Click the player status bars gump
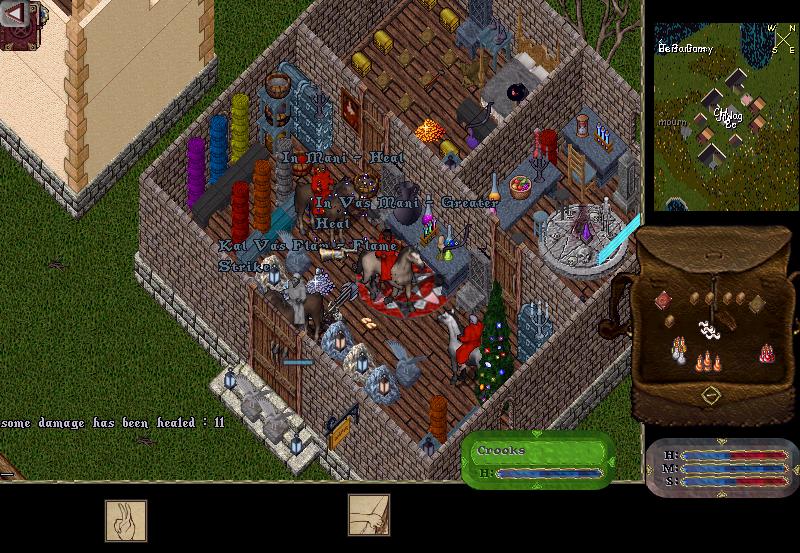Viewport: 800px width, 553px height. (722, 468)
